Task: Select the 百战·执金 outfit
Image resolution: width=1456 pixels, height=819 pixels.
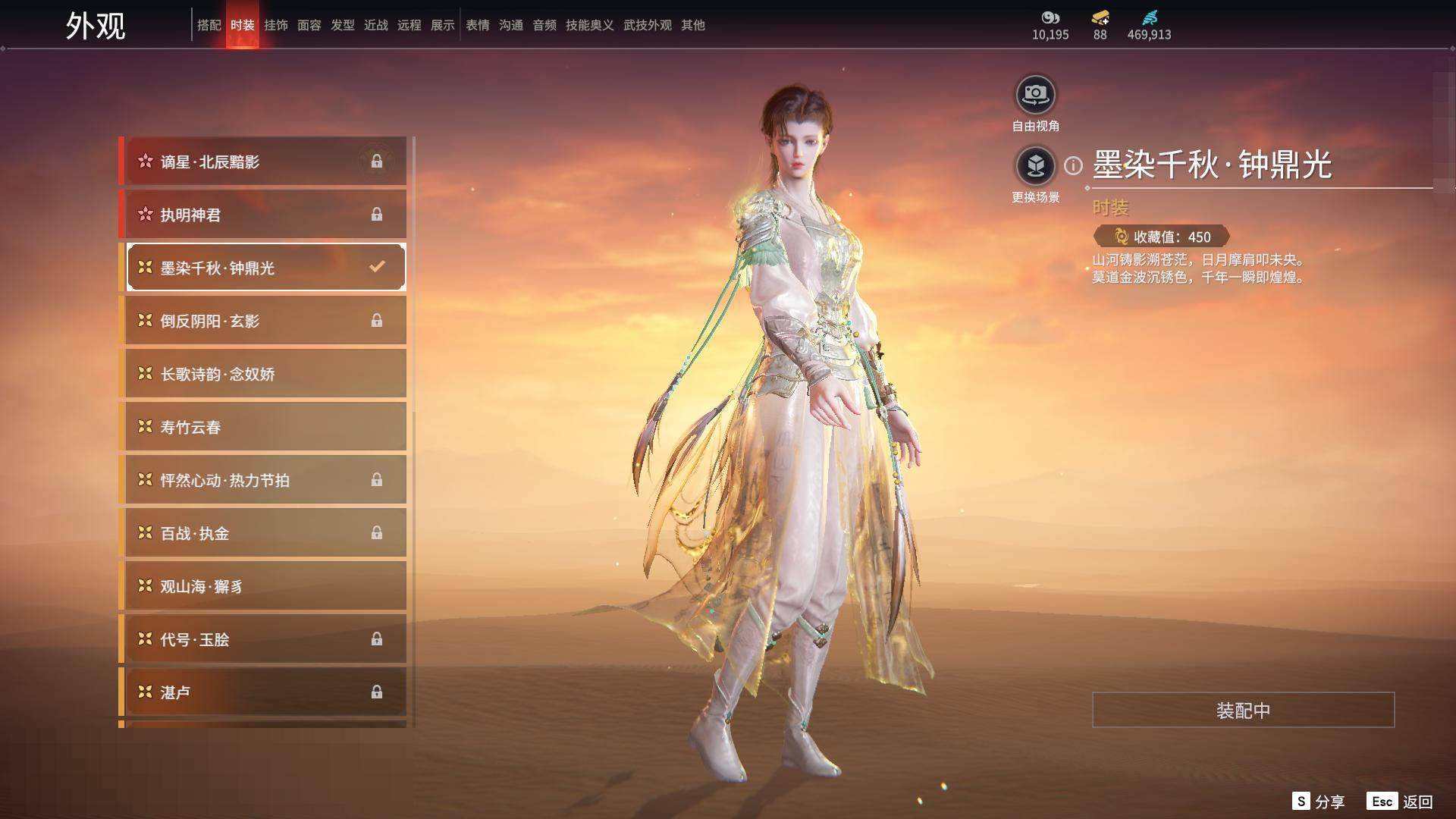Action: pos(265,533)
